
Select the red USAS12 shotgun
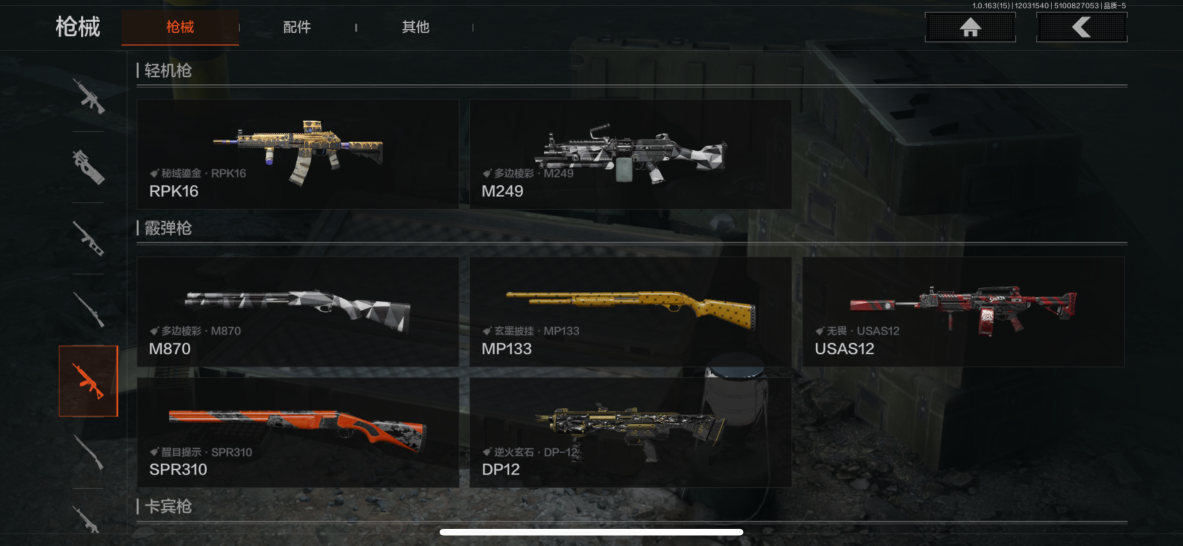[x=963, y=312]
